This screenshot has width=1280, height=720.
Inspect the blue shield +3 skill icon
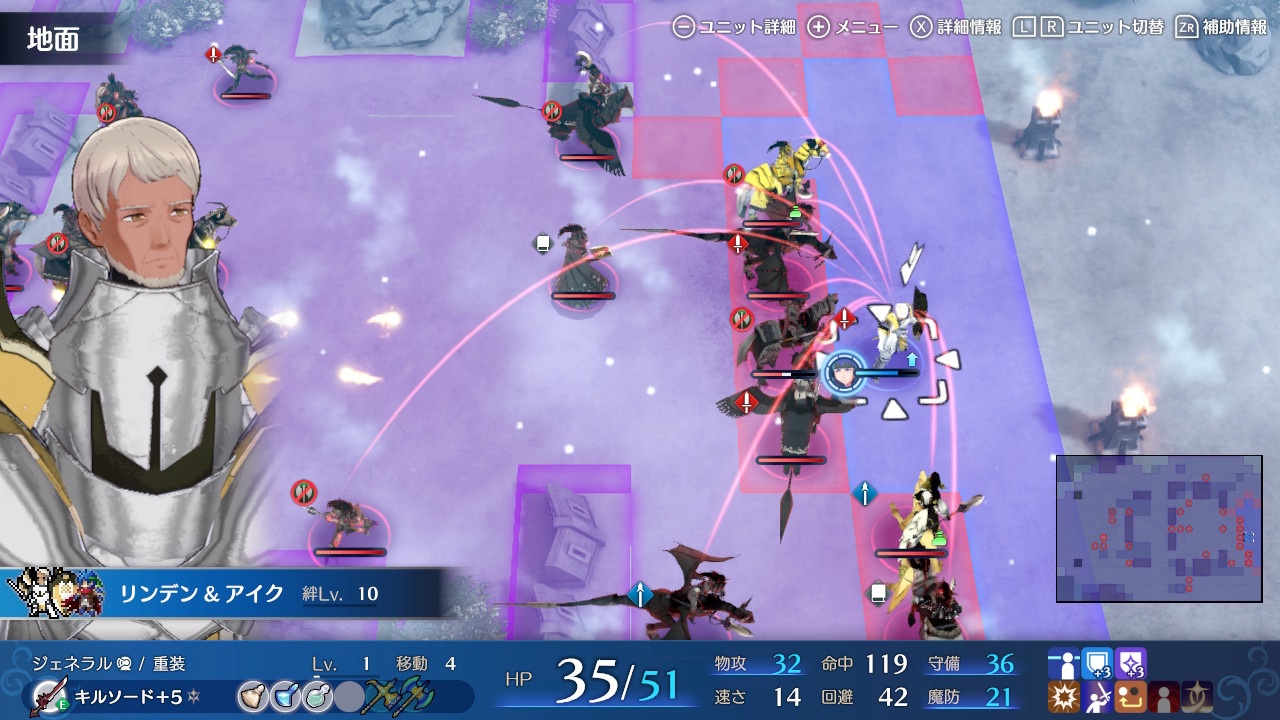[x=1097, y=664]
